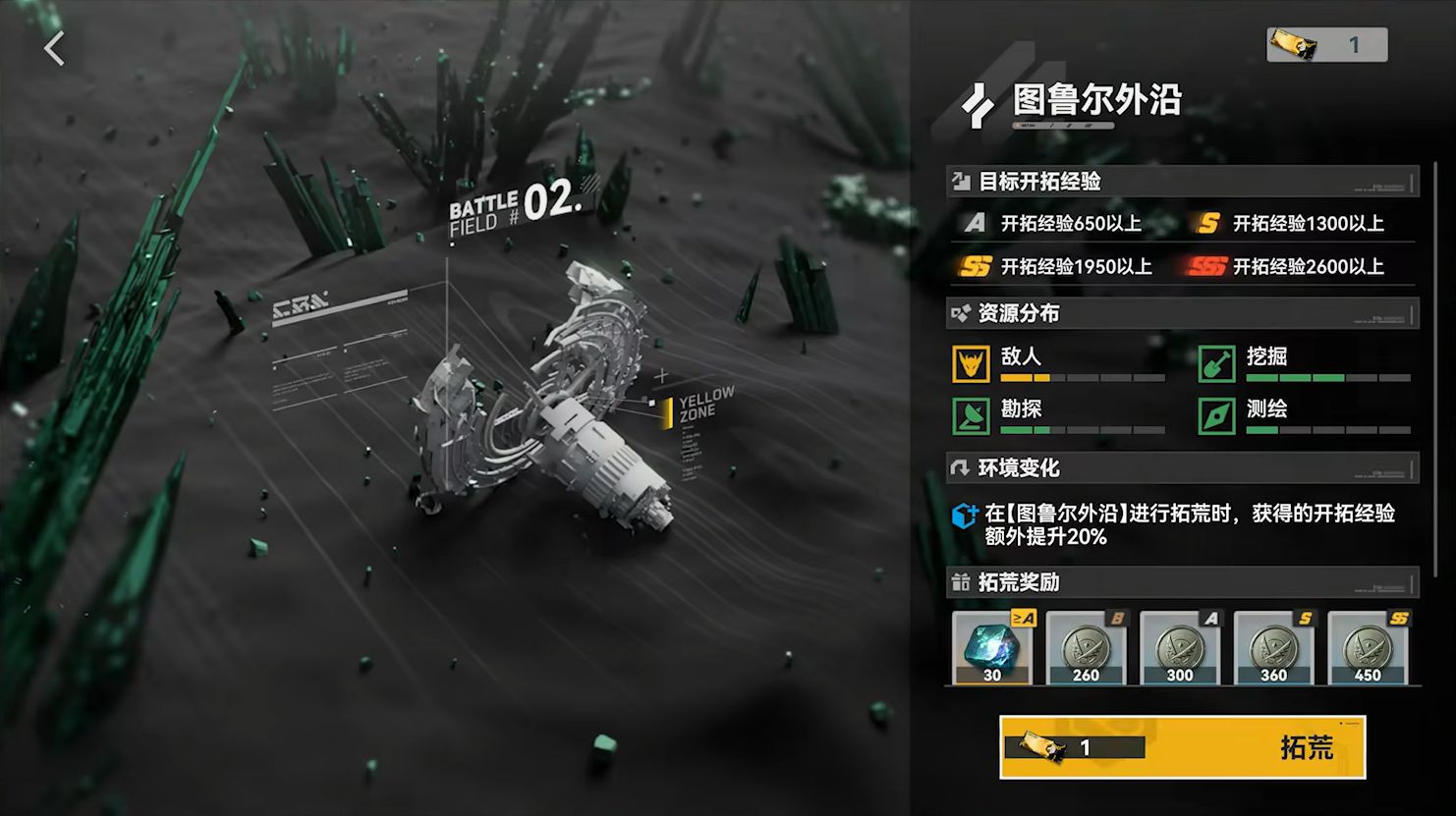The height and width of the screenshot is (816, 1456).
Task: Click the 挖掘 digging resource icon
Action: [x=1216, y=363]
